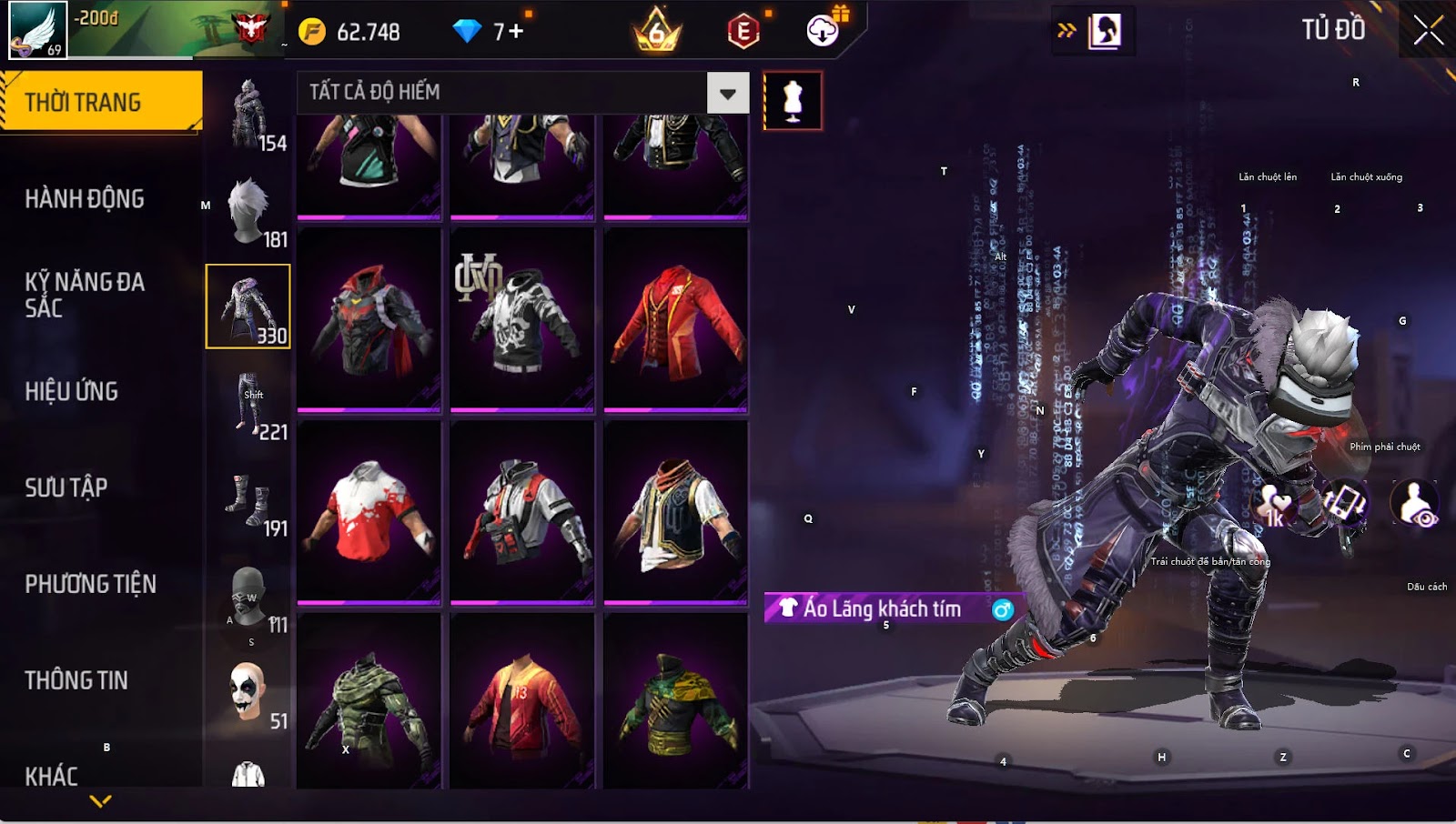This screenshot has width=1456, height=824.
Task: Select the Kỹ Năng Đa Sắc tab
Action: pyautogui.click(x=85, y=295)
